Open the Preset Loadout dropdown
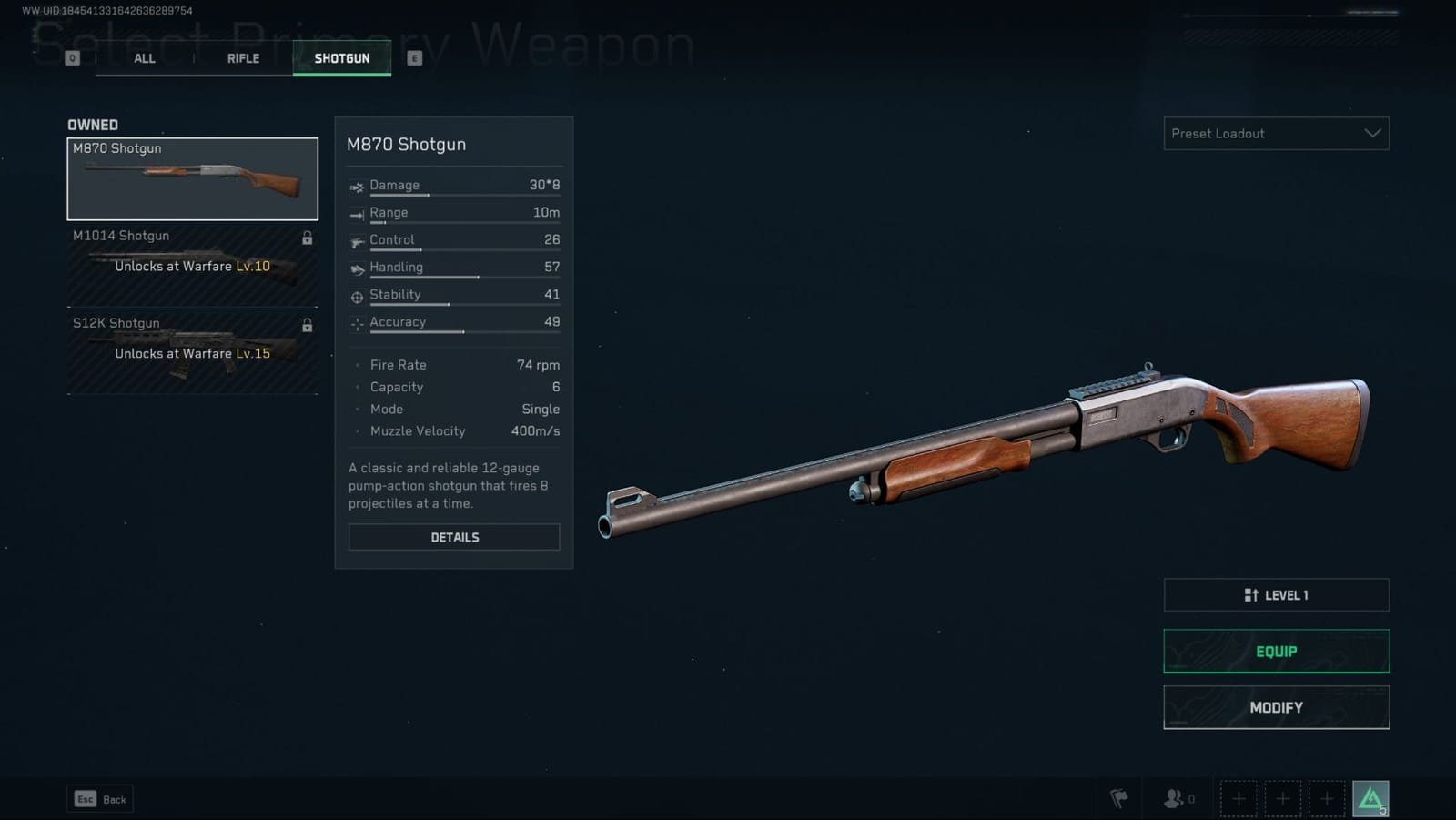 point(1275,134)
